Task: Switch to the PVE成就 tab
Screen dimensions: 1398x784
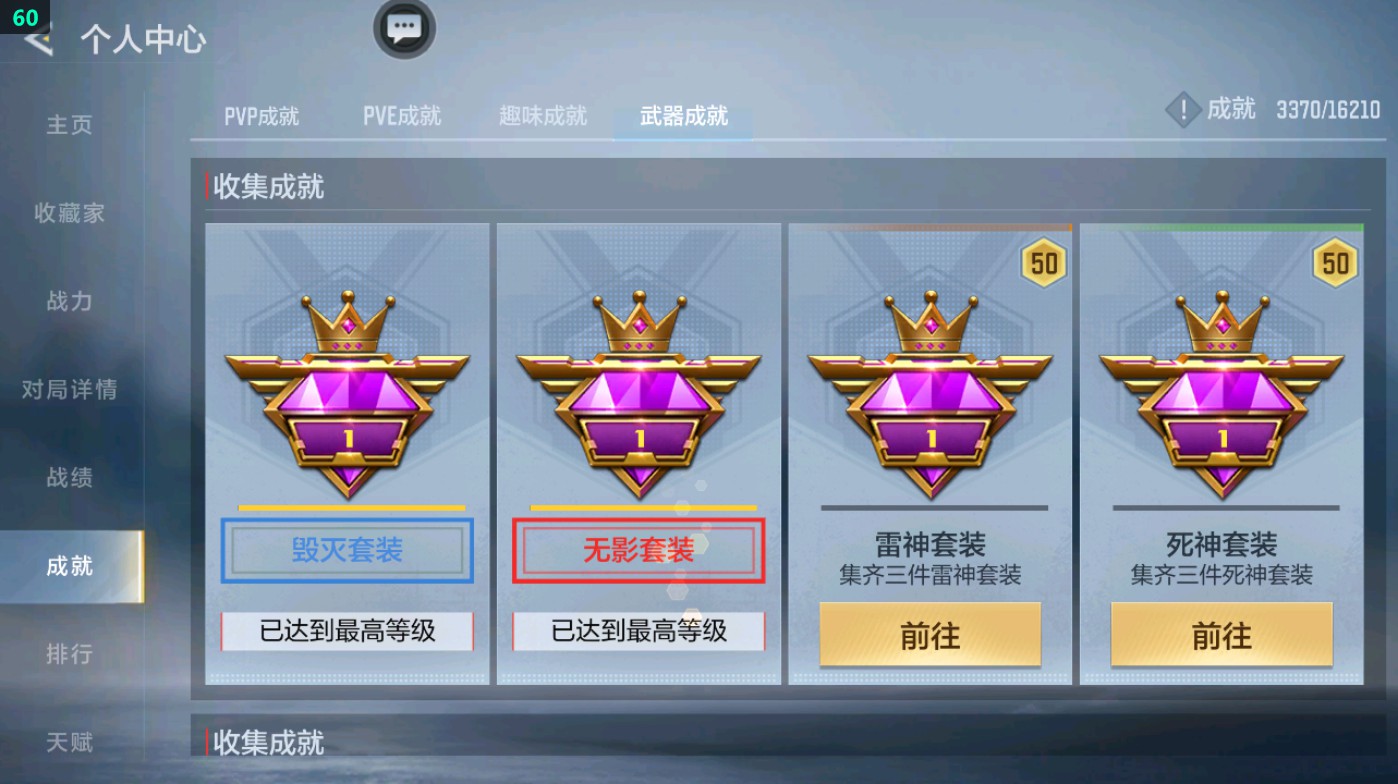Action: coord(402,115)
